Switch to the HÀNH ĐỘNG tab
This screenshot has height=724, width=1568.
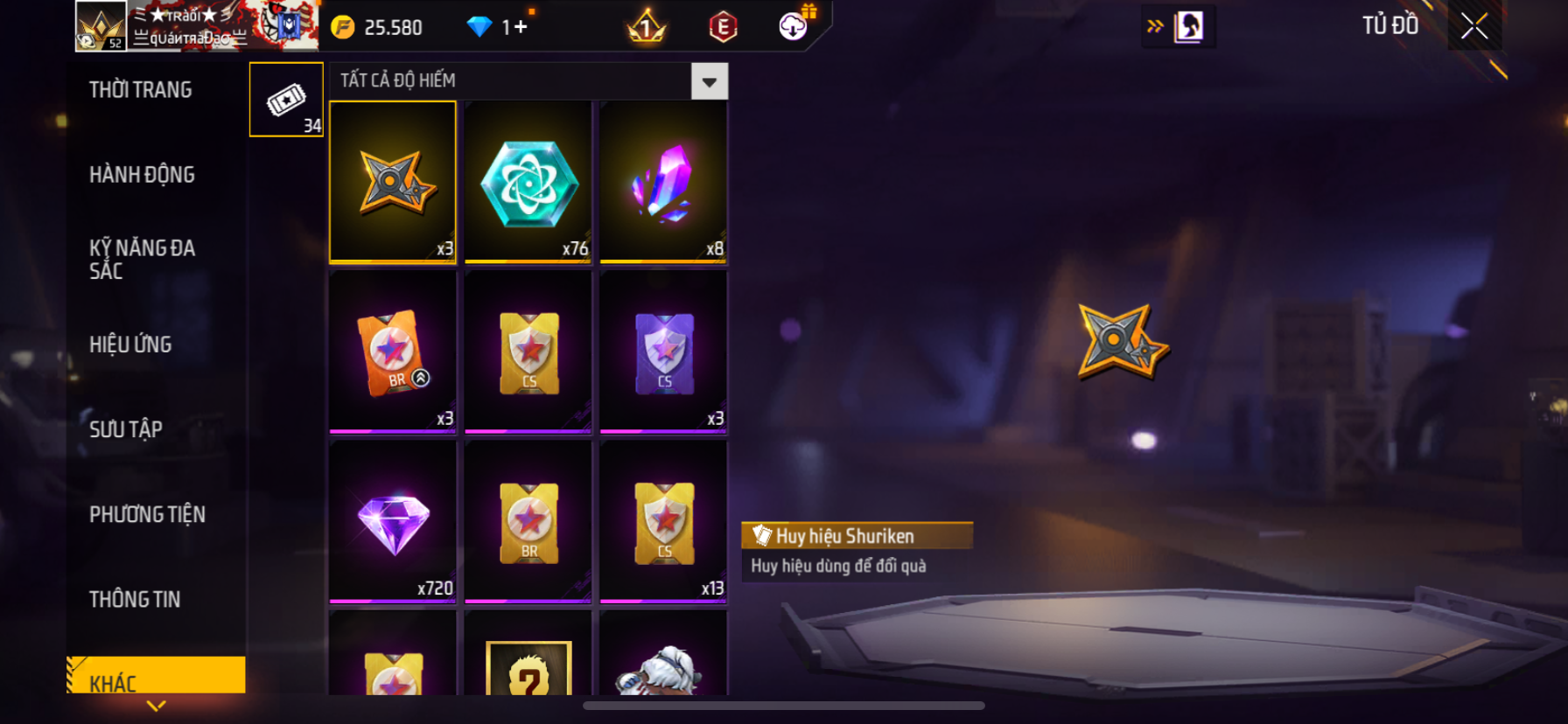[142, 175]
